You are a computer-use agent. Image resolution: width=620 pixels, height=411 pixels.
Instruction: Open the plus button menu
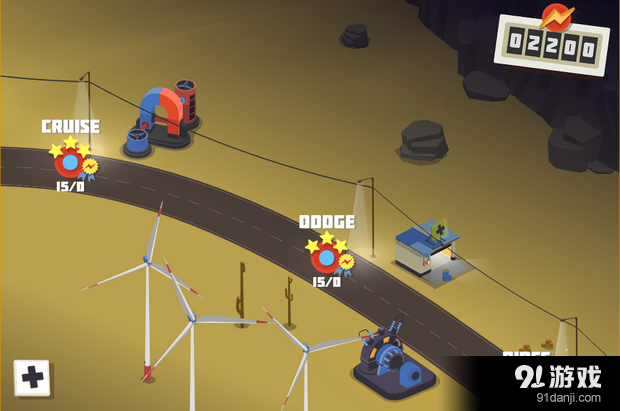[x=32, y=378]
